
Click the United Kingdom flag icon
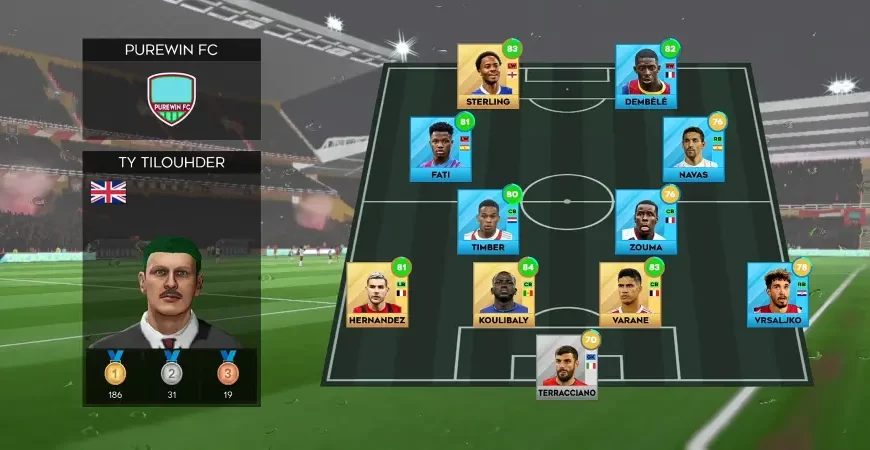click(108, 192)
